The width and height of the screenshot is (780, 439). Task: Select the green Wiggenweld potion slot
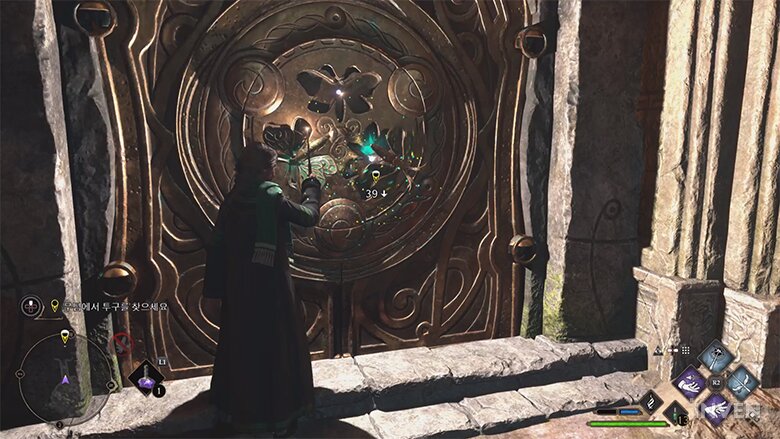click(x=677, y=412)
